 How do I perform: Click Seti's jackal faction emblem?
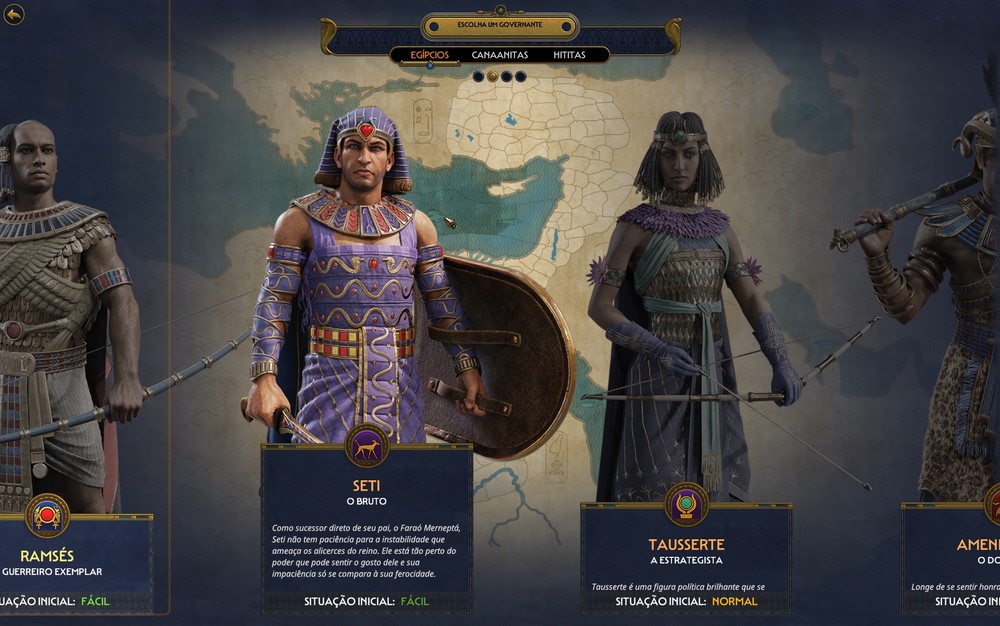click(367, 446)
